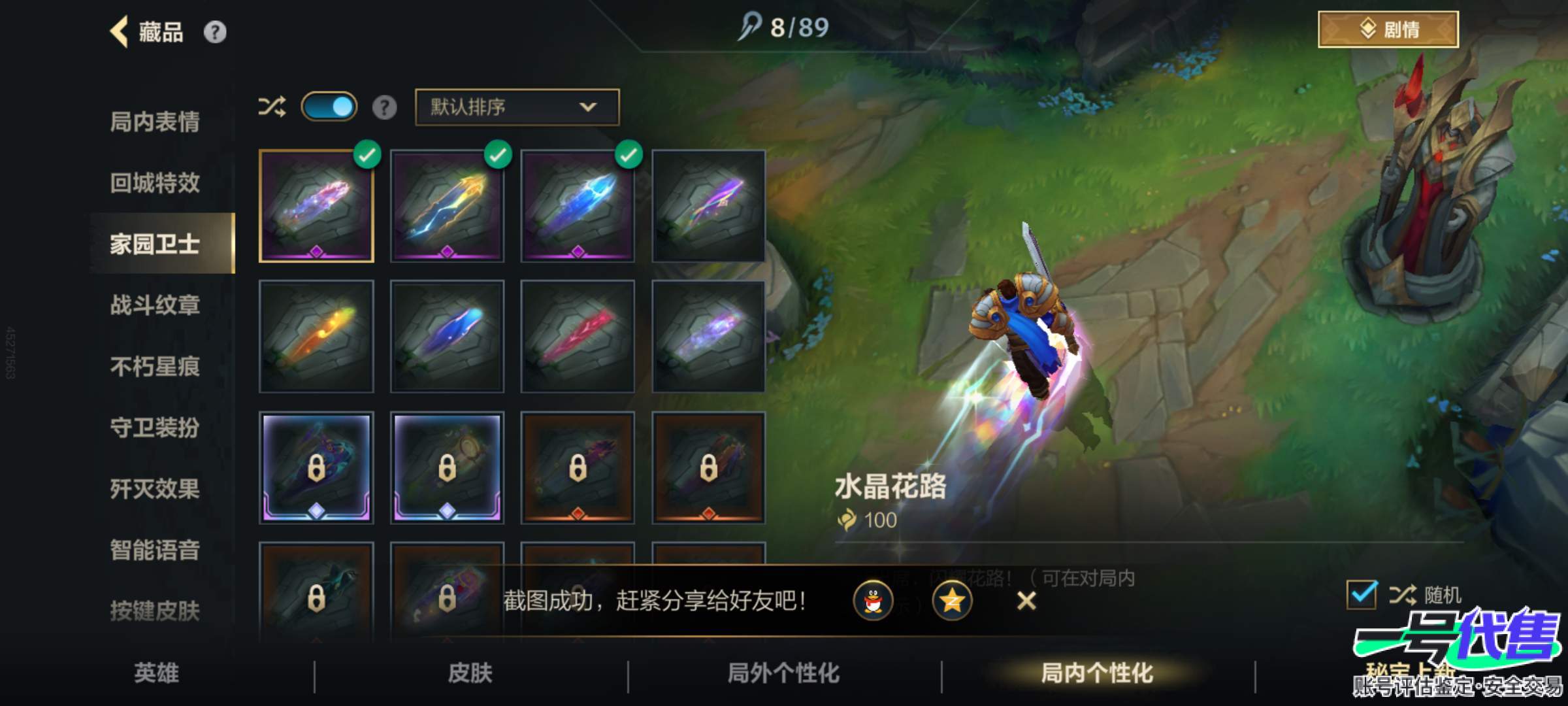The image size is (1568, 706).
Task: Tap the back arrow beside 藏品
Action: 118,31
